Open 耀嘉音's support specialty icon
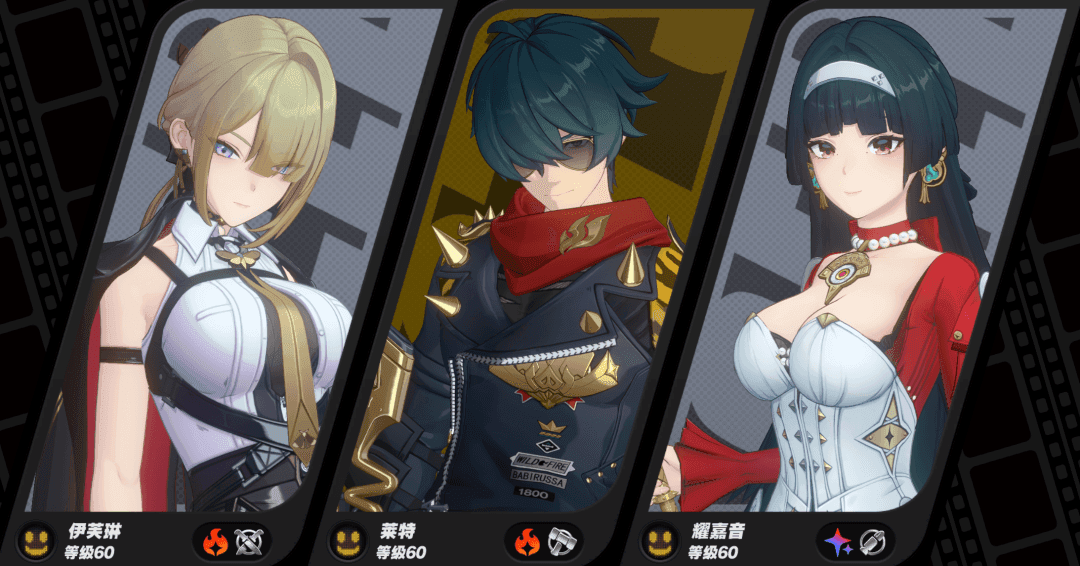1080x566 pixels. pos(871,542)
